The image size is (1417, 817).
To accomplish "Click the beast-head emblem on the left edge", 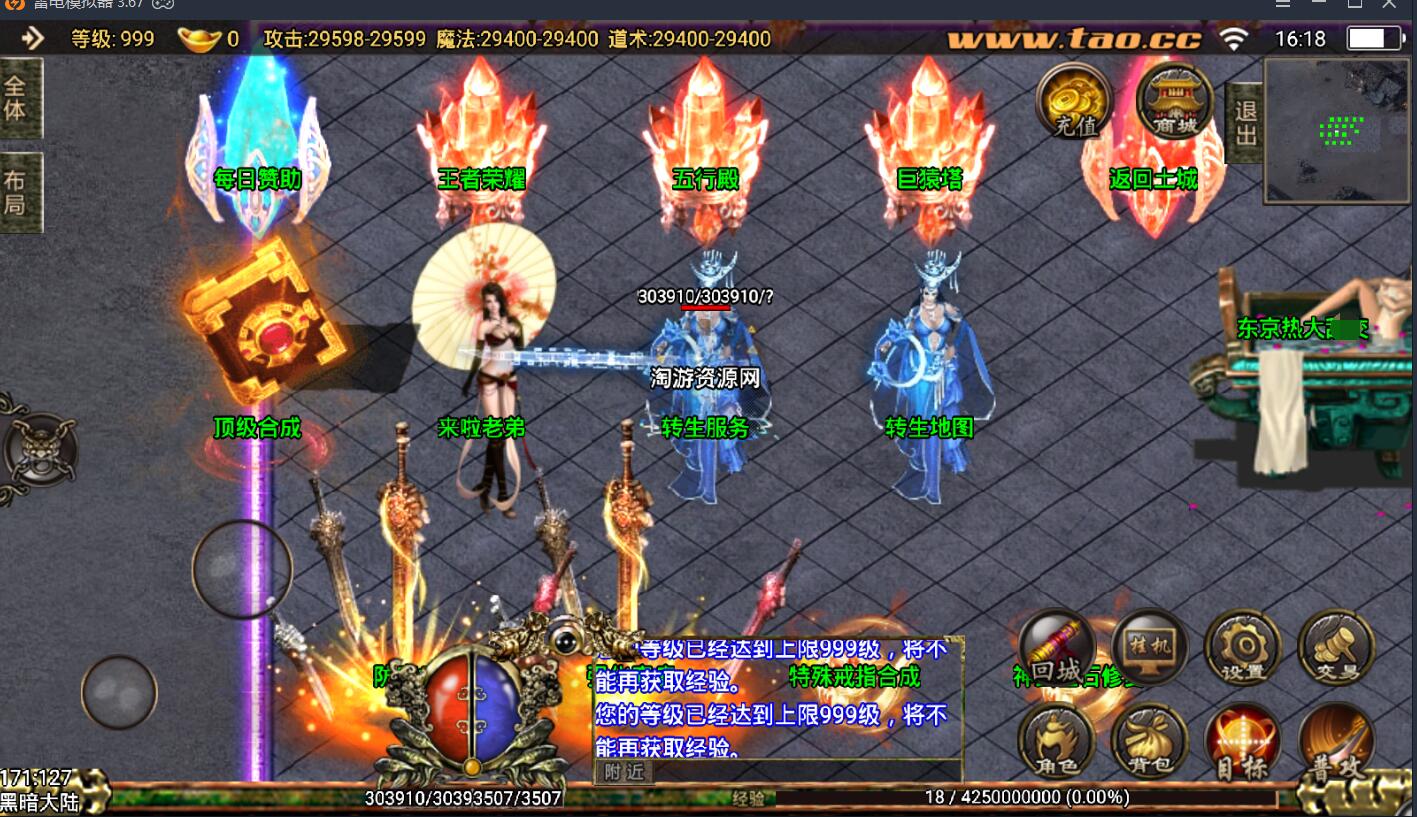I will pyautogui.click(x=38, y=449).
